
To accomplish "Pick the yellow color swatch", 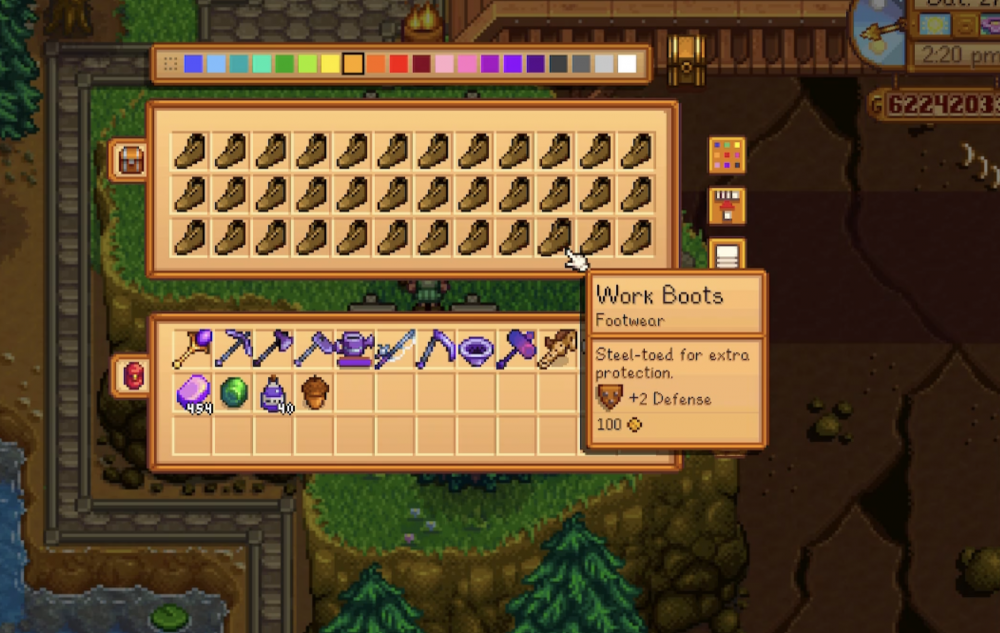I will [x=329, y=64].
